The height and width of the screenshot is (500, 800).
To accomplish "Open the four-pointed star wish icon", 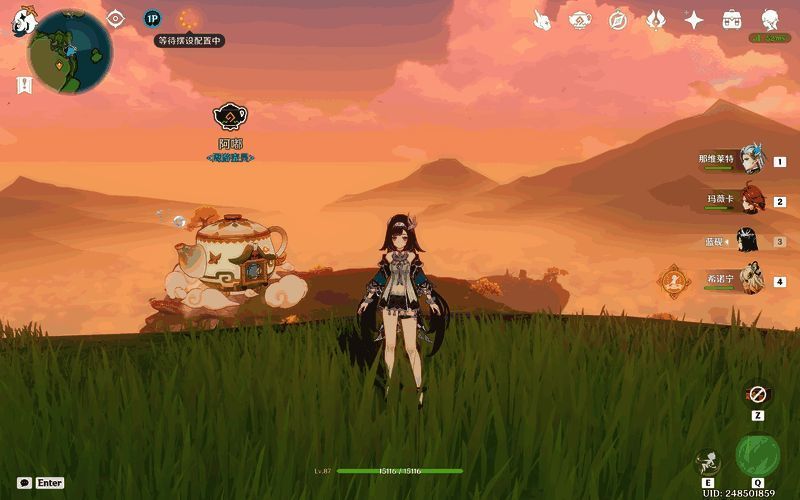I will [694, 19].
